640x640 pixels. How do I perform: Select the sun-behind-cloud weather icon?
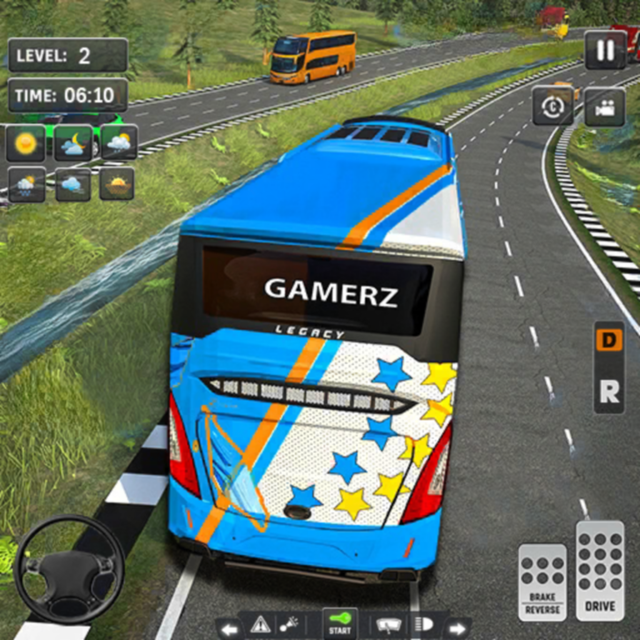pos(118,143)
